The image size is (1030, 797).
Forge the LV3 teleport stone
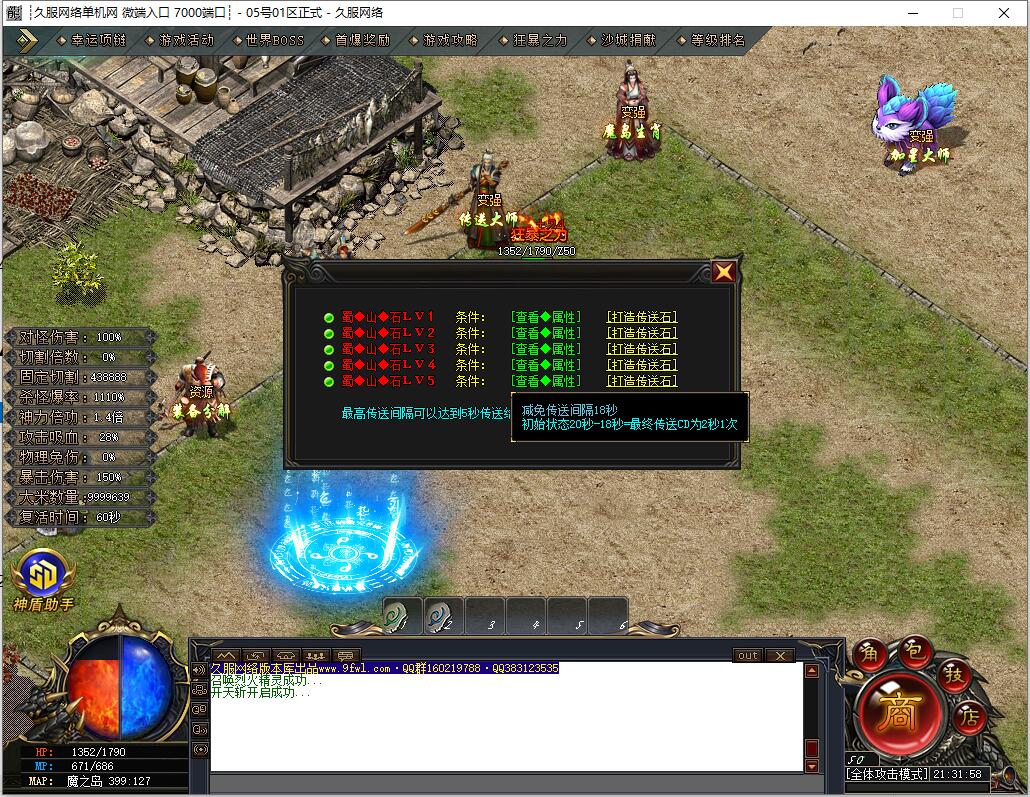tap(642, 349)
